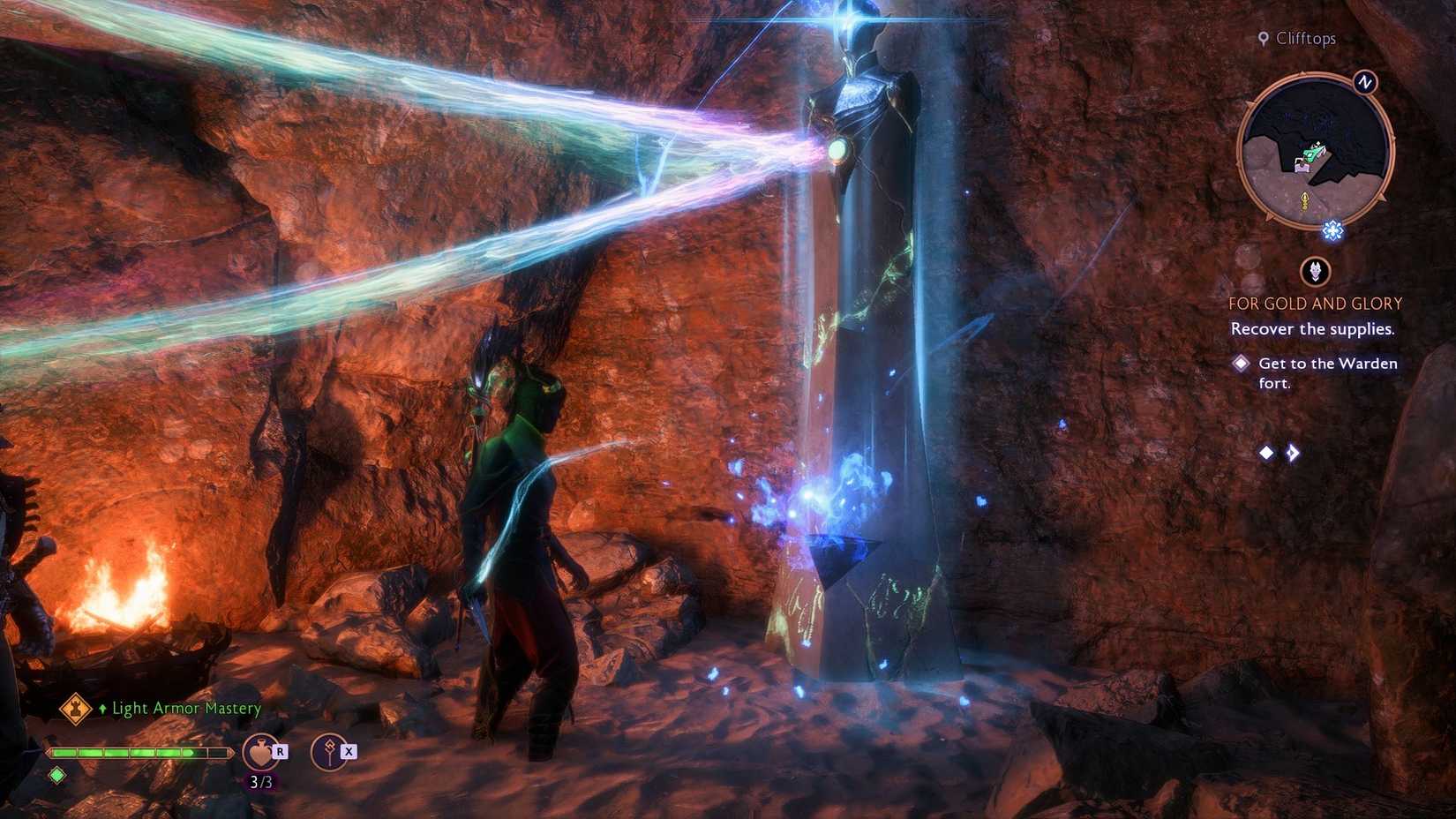This screenshot has height=819, width=1456.
Task: Click the yellow flask marker inside the minimap
Action: tap(1304, 200)
